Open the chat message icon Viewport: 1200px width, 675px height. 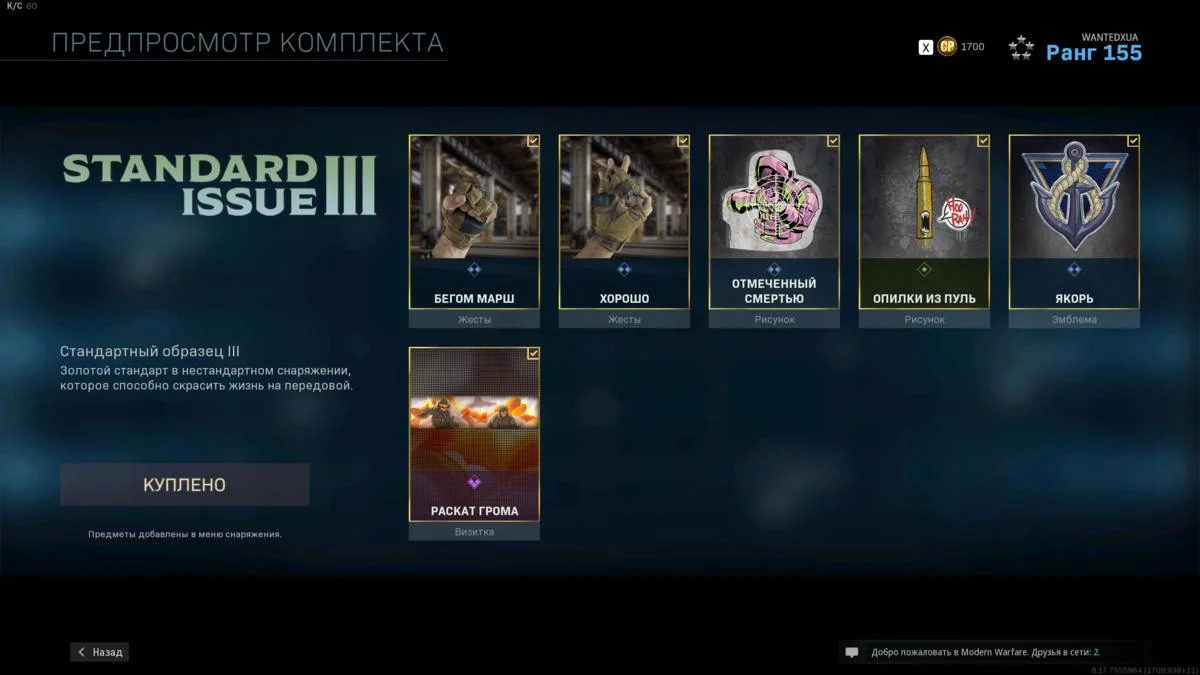coord(852,652)
